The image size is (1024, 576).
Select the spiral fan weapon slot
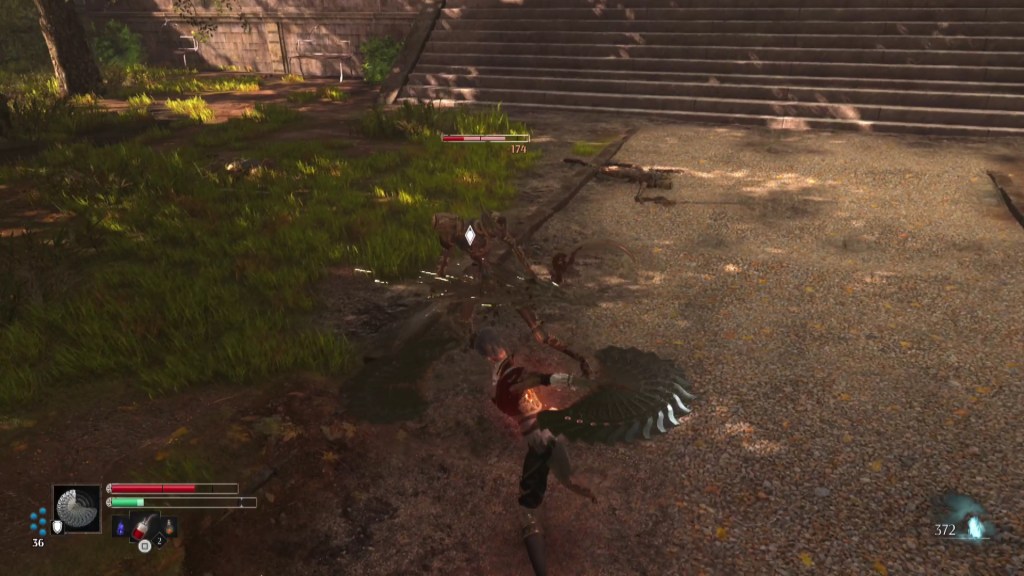(77, 508)
